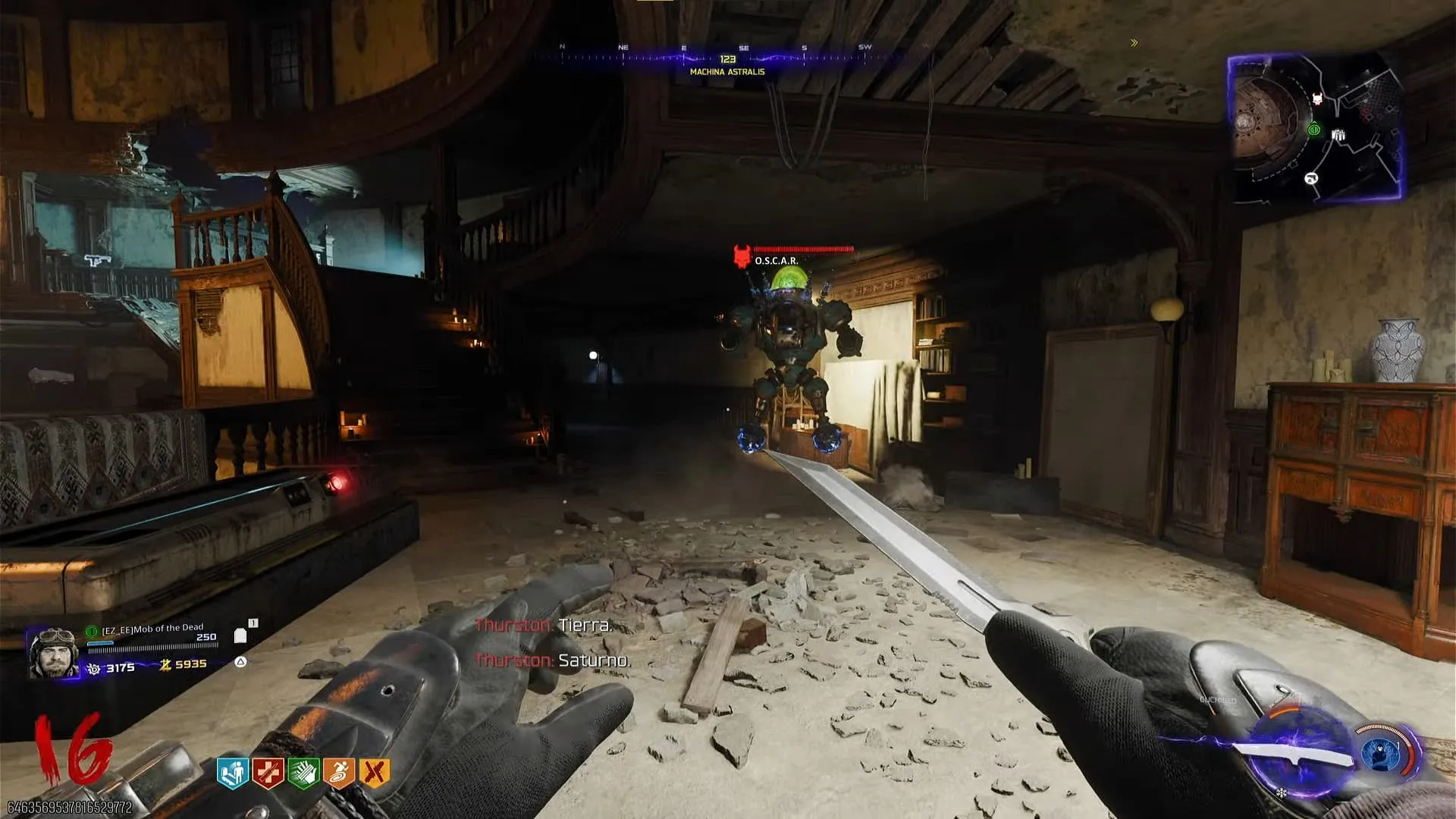1456x819 pixels.
Task: Choose the orange Stamin-Up runner perk icon
Action: pyautogui.click(x=338, y=773)
